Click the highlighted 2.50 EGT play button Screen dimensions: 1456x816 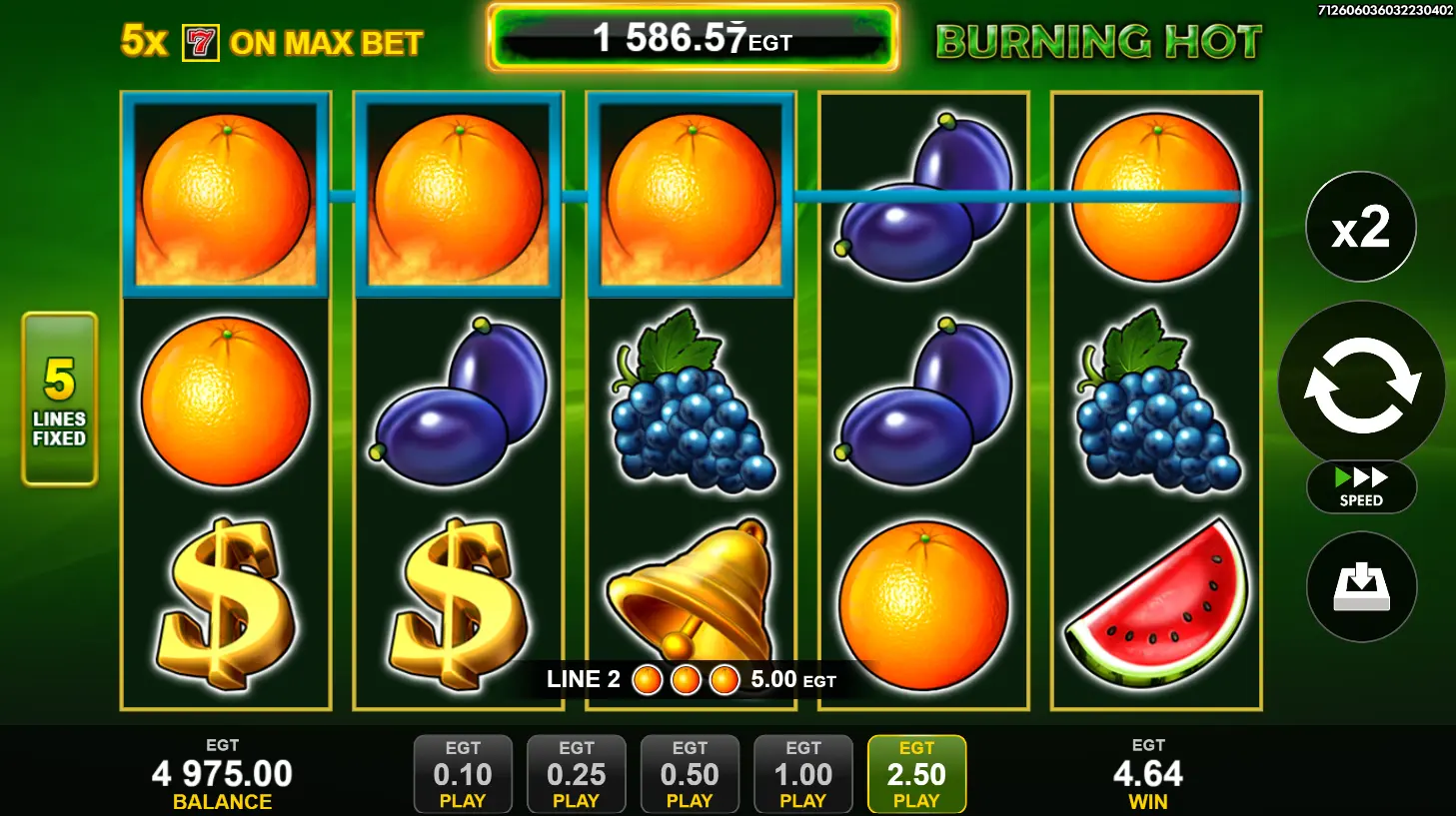point(916,774)
